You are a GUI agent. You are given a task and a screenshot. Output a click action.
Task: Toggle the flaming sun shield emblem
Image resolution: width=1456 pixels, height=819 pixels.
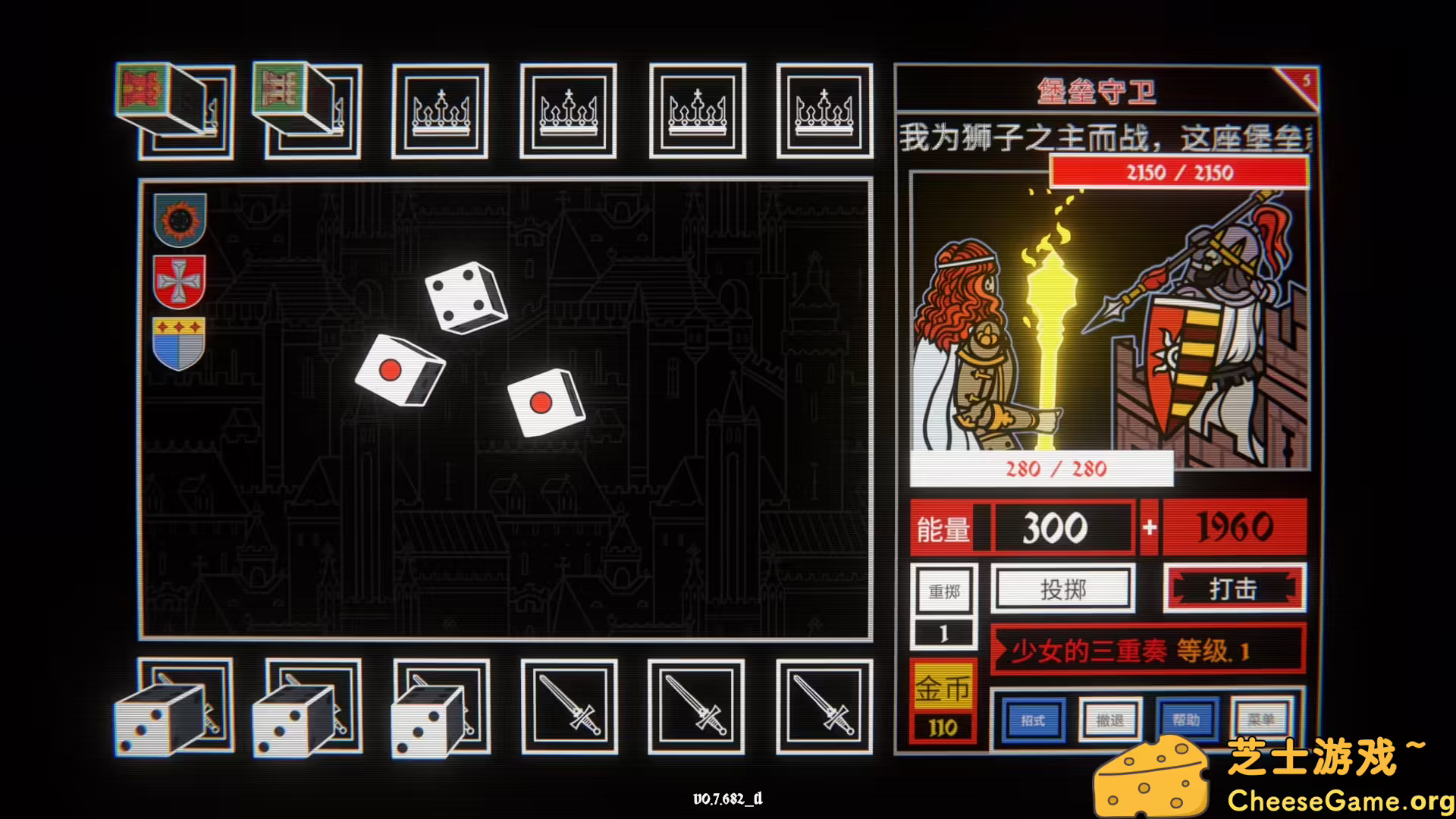pos(178,220)
